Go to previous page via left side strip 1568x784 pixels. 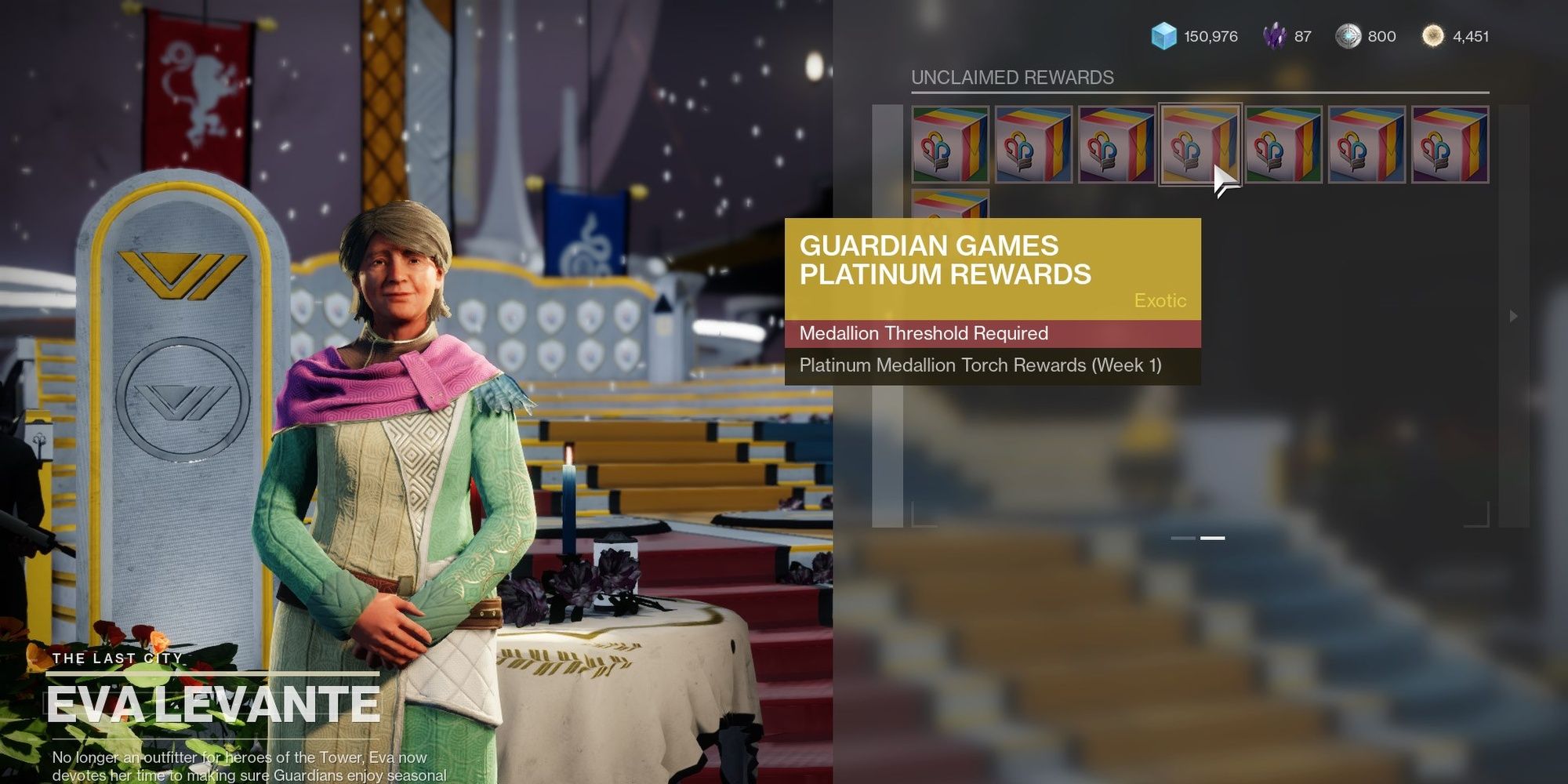point(887,316)
